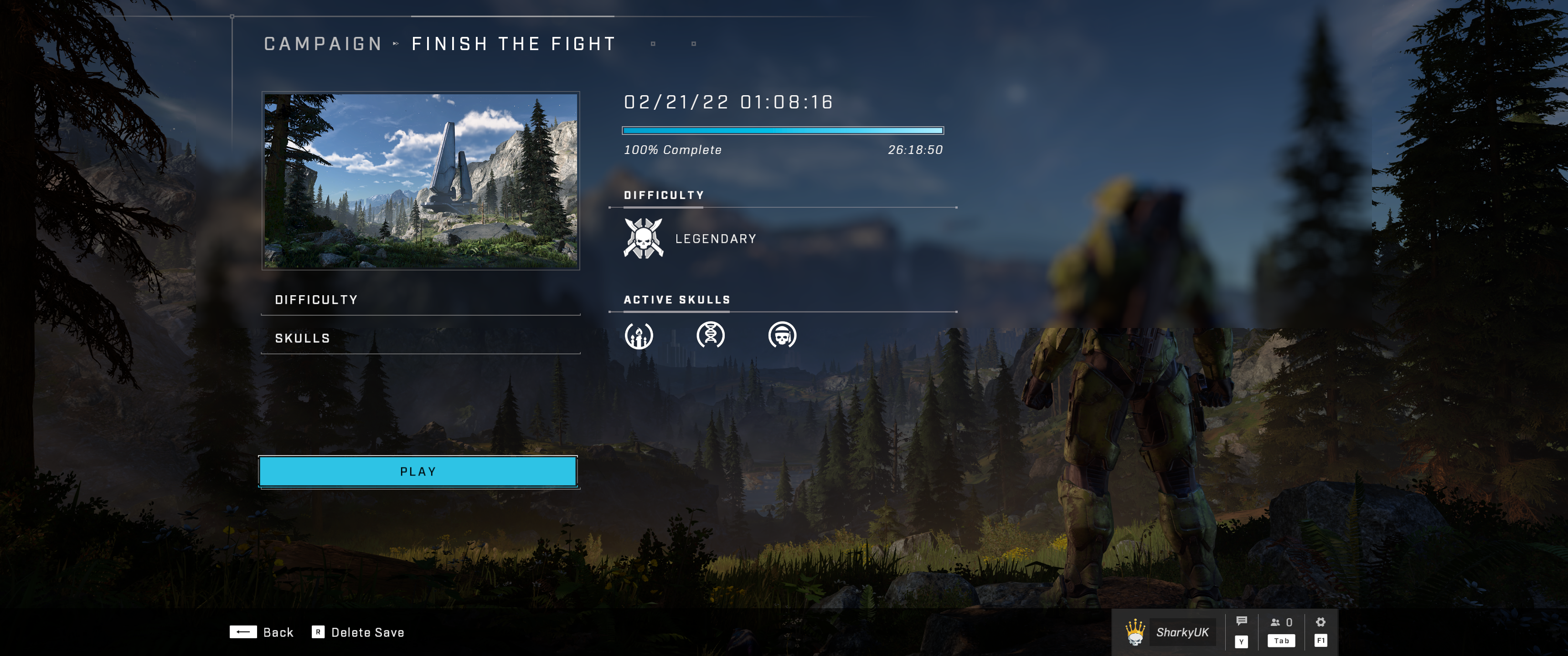Image resolution: width=1568 pixels, height=656 pixels.
Task: Delete the campaign save
Action: point(358,632)
